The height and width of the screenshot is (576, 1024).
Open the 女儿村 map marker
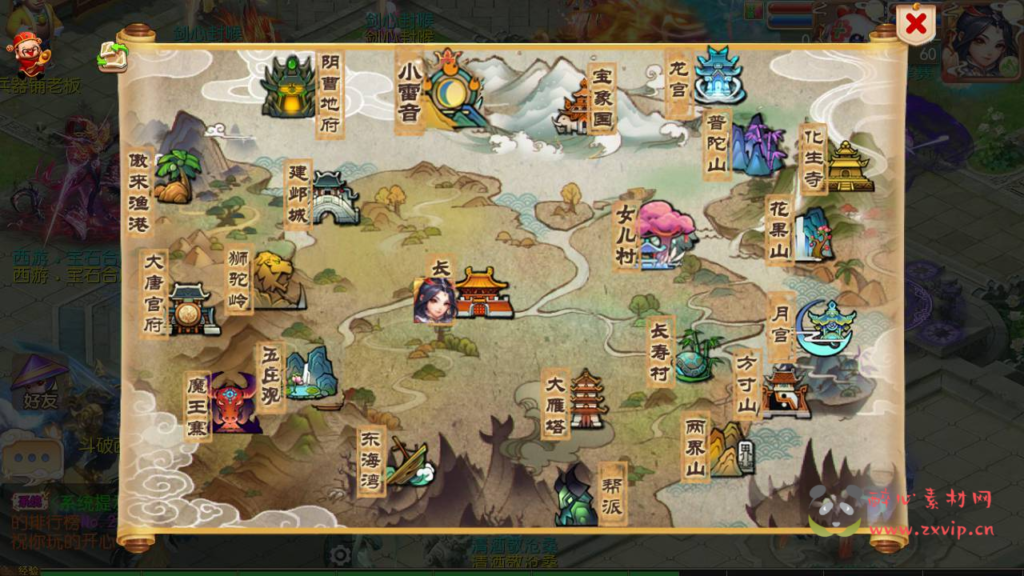click(x=664, y=235)
